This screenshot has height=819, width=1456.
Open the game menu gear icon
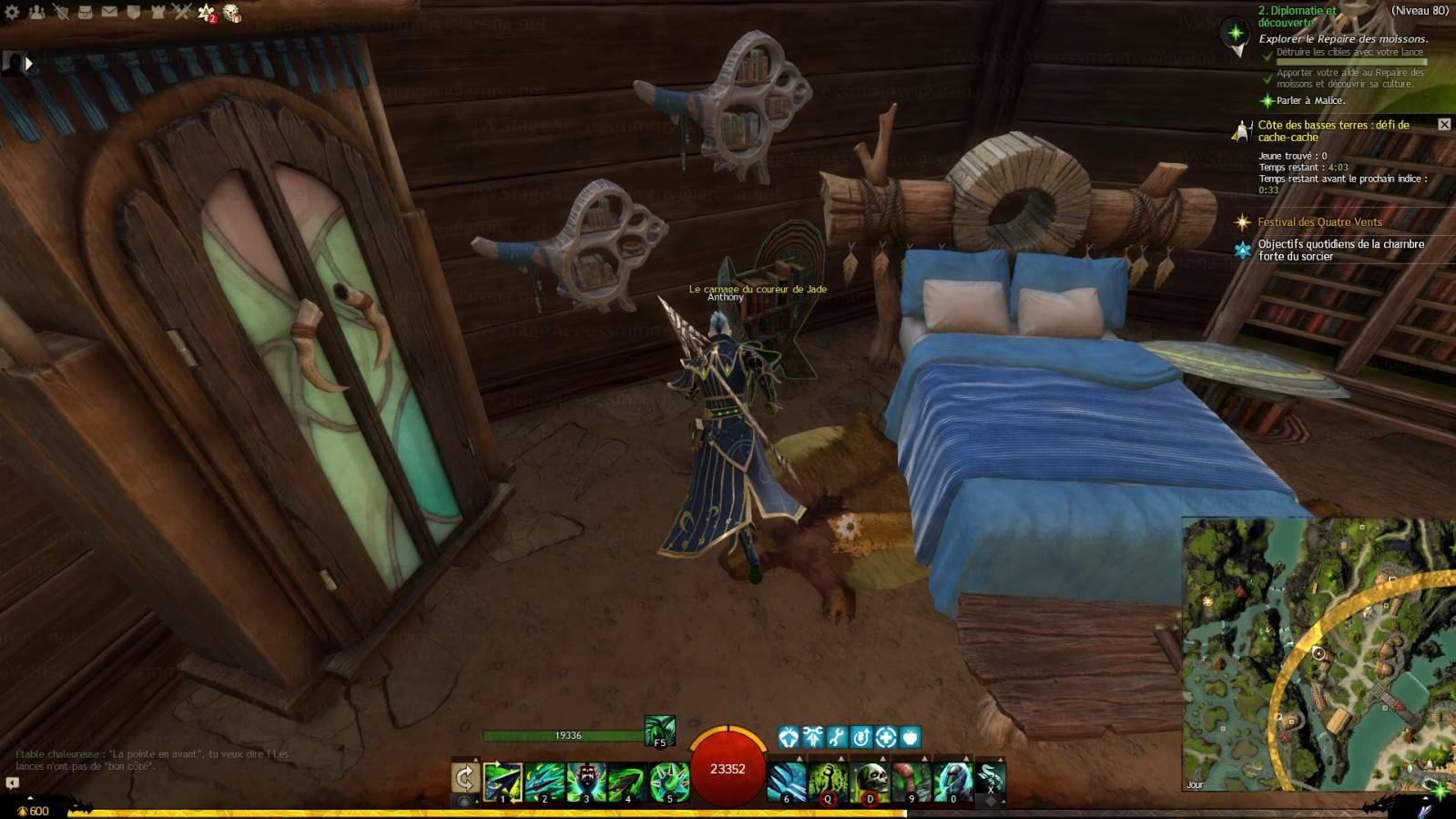[13, 12]
